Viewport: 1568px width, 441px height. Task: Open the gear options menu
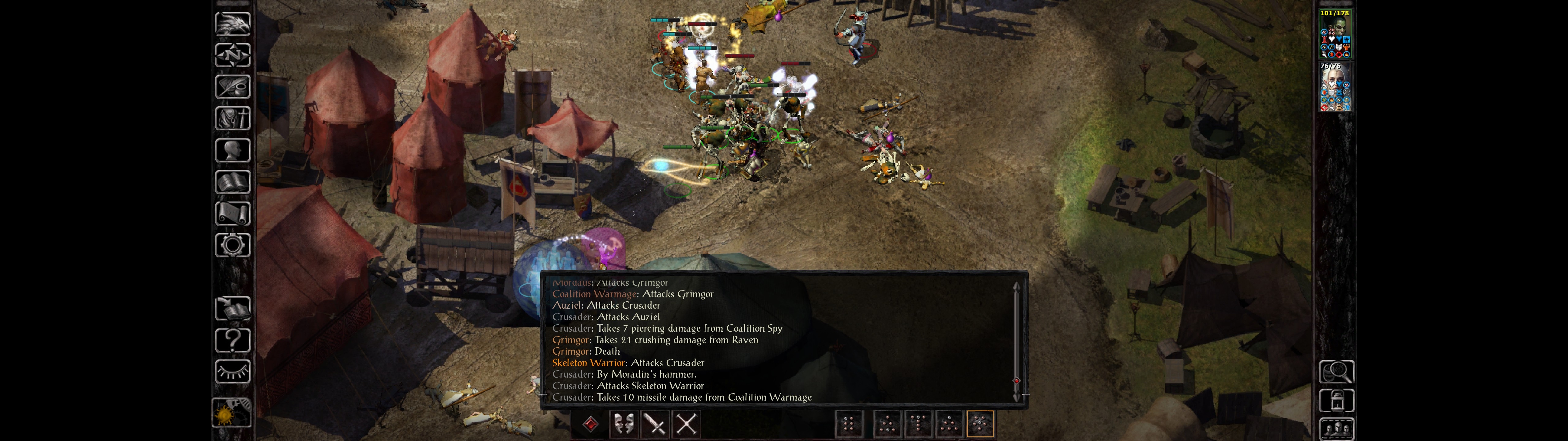tap(232, 245)
